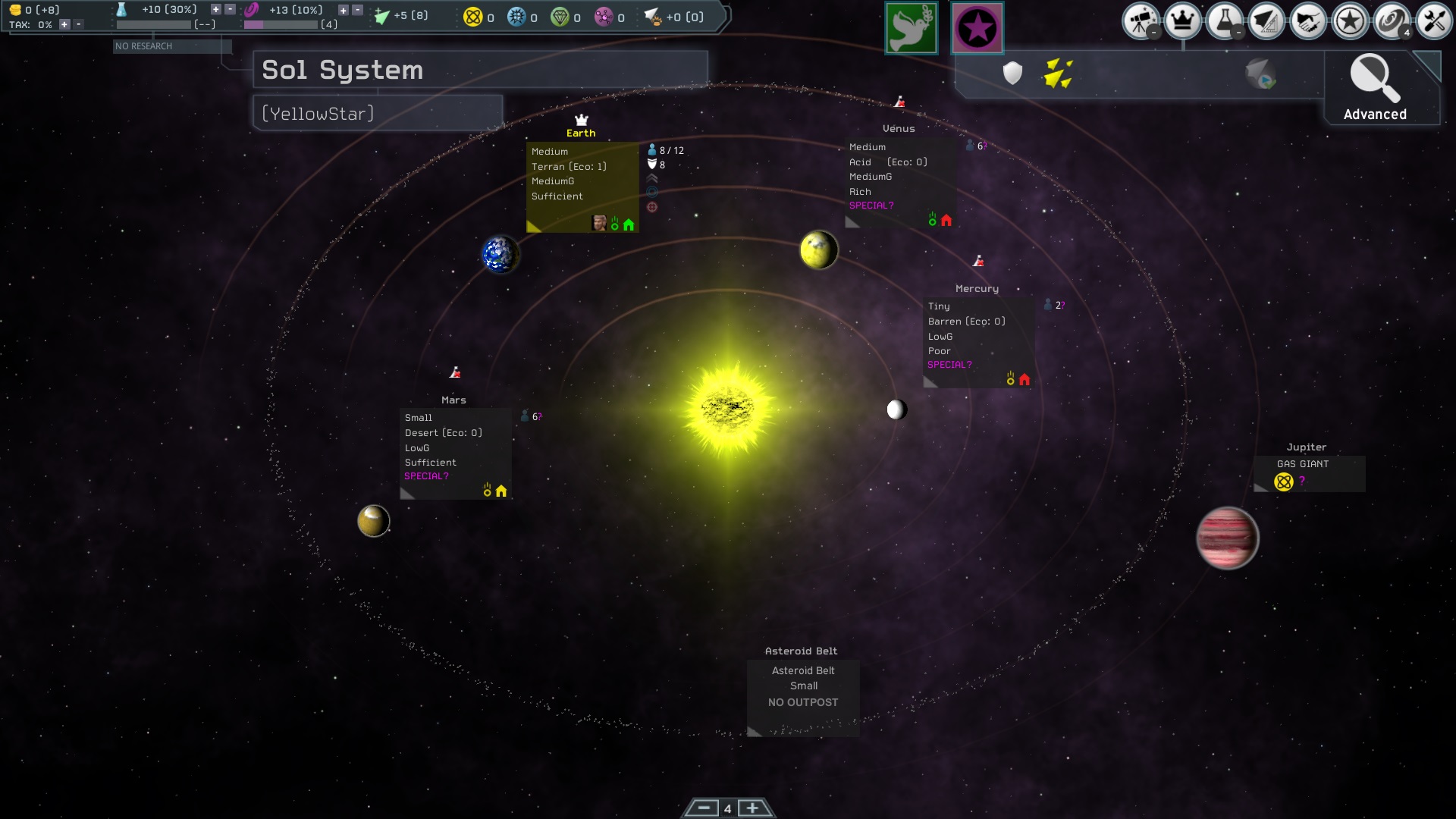
Task: Zoom out with the bottom minus button
Action: pos(703,808)
